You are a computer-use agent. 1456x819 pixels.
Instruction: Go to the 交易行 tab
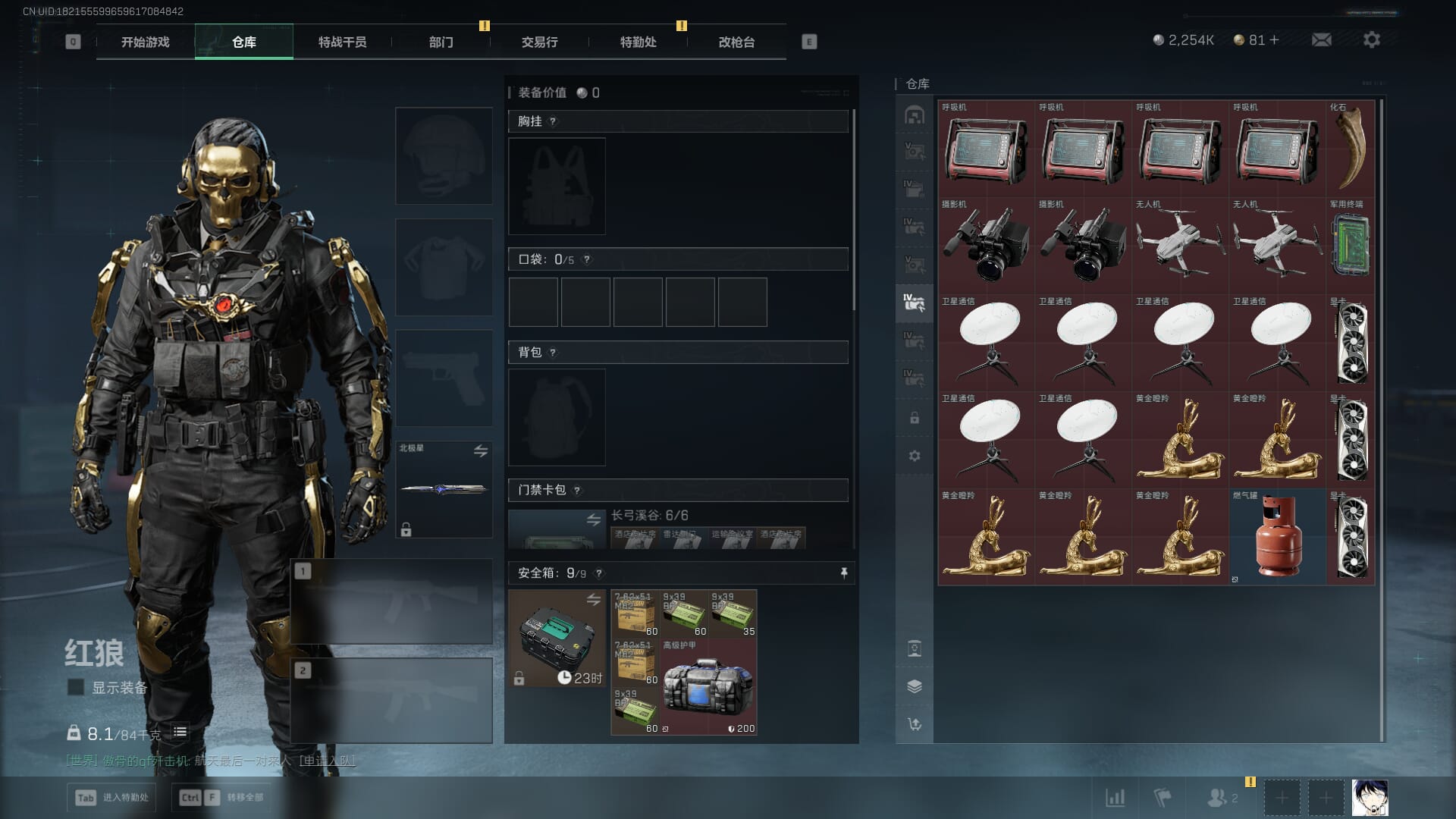click(539, 42)
